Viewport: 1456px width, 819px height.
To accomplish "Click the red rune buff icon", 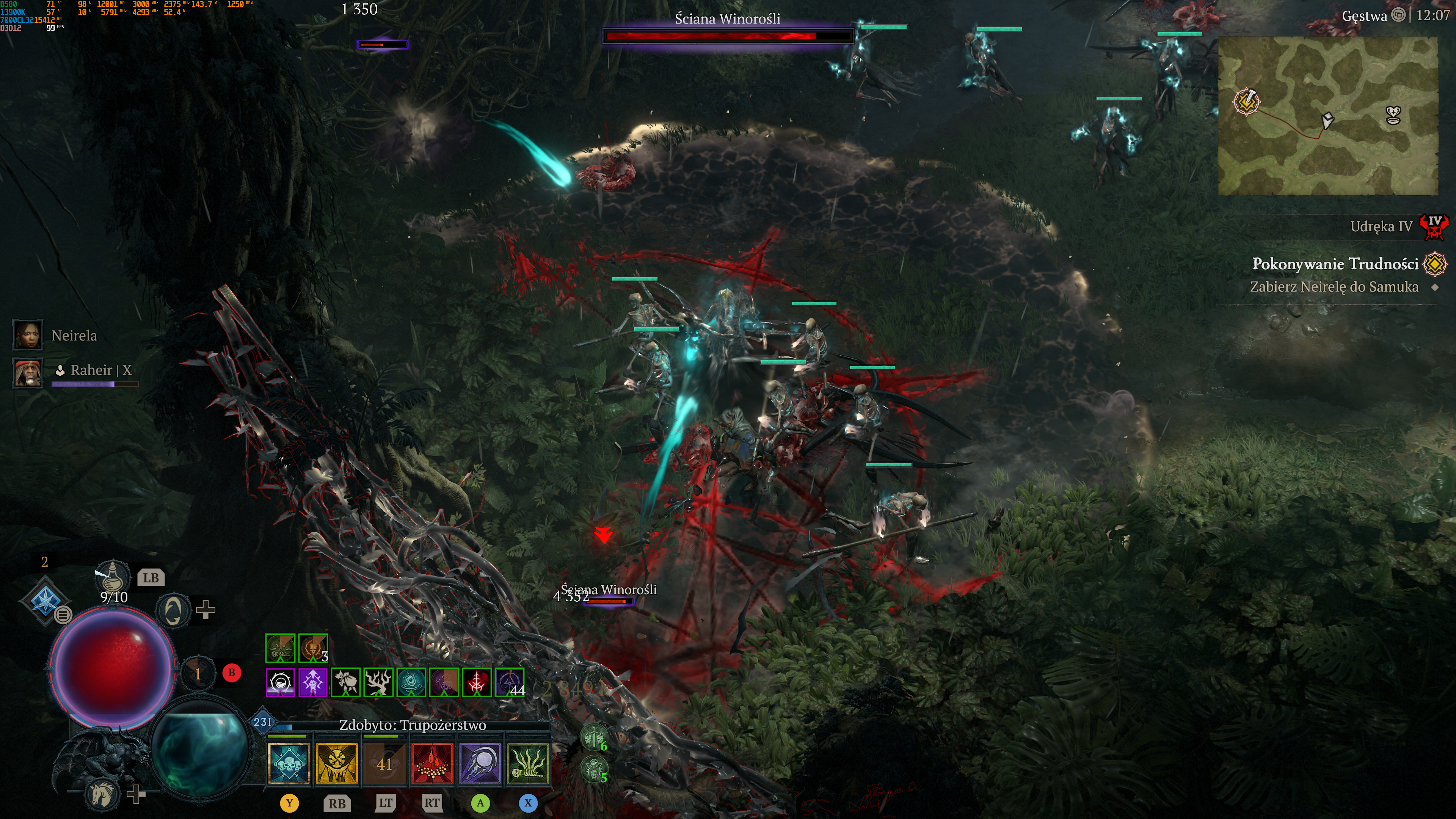I will (477, 683).
